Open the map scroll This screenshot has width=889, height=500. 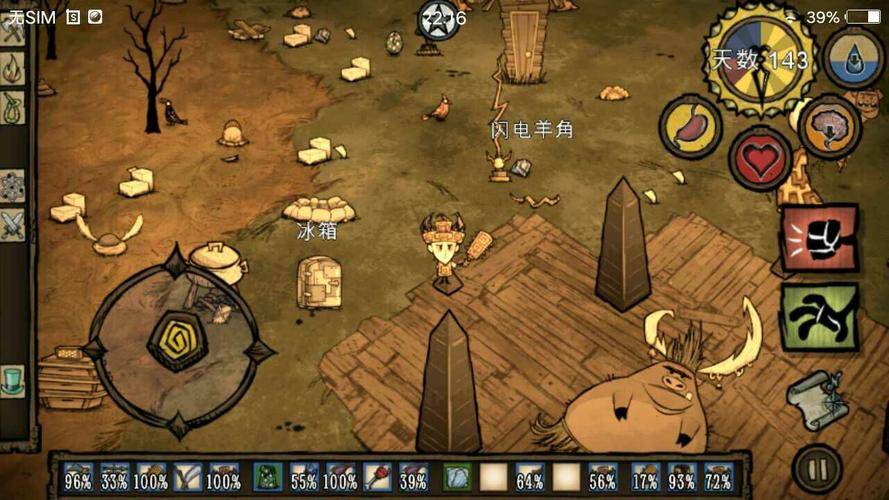pos(817,399)
